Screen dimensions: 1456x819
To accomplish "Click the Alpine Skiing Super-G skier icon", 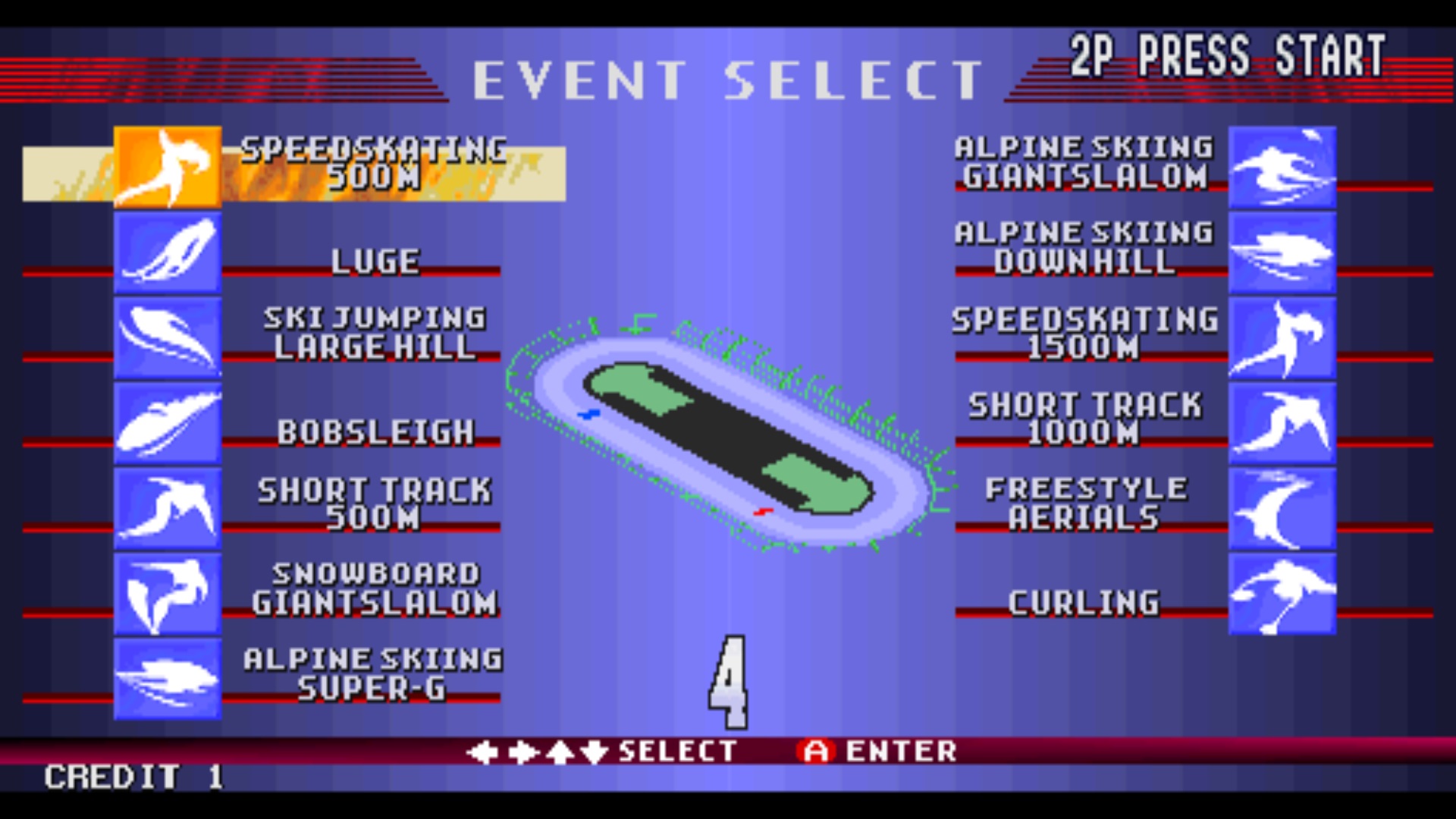I will click(168, 677).
